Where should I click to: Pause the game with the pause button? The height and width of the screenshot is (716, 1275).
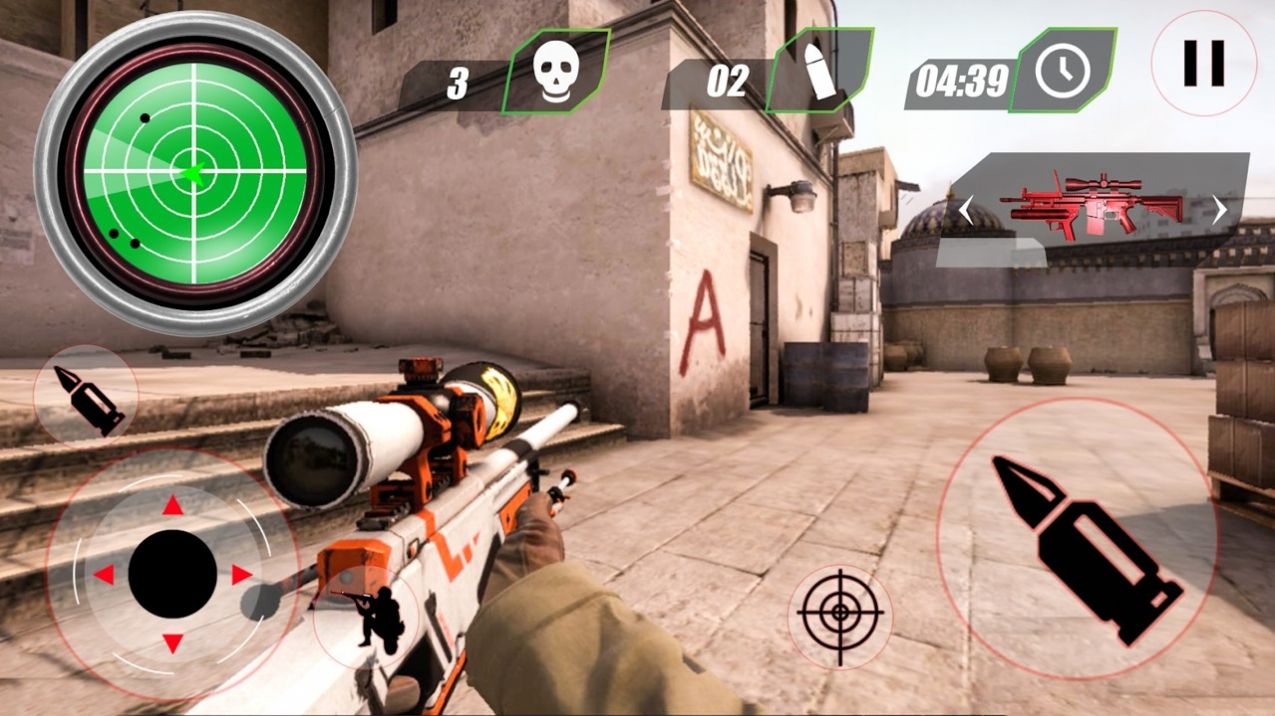[1203, 64]
